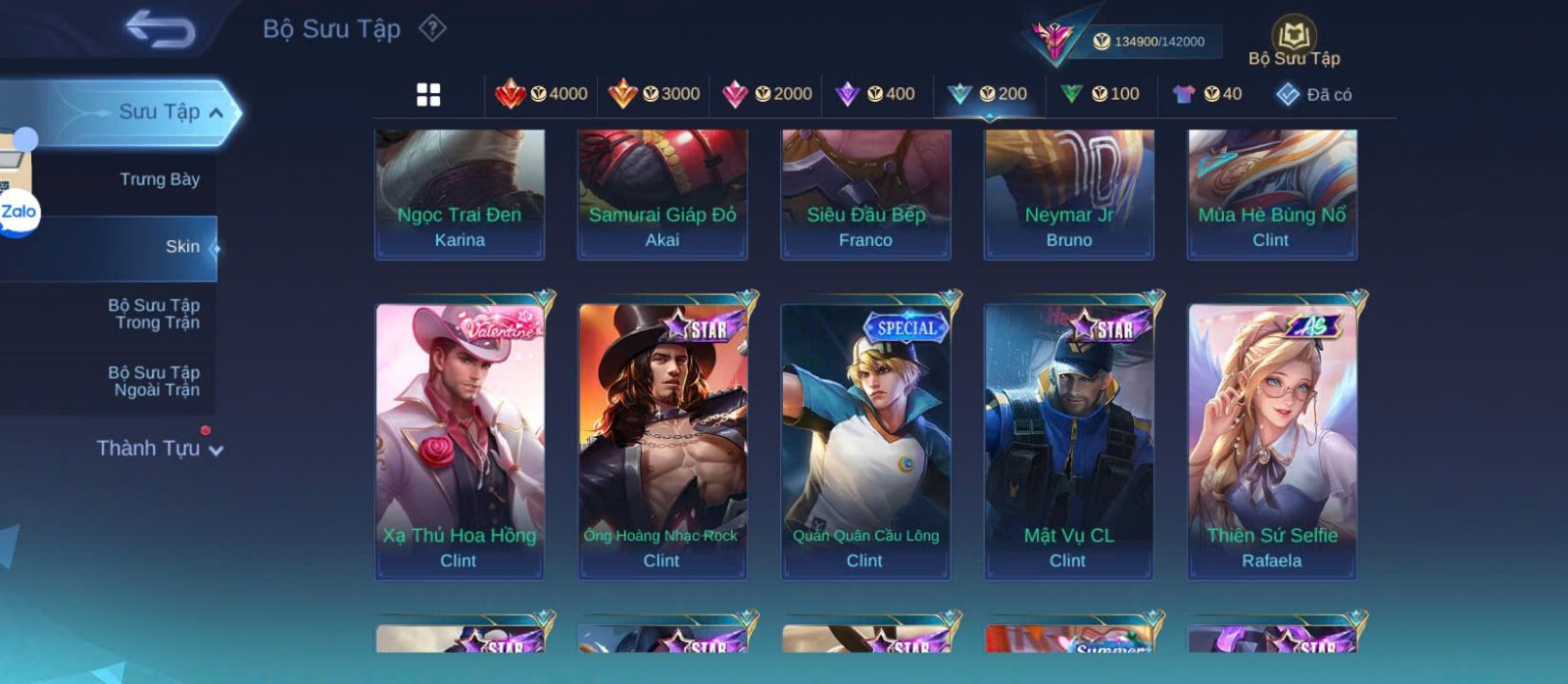Pick the Quán Quân Cầu Lông skin card
The image size is (1568, 684).
(x=865, y=441)
